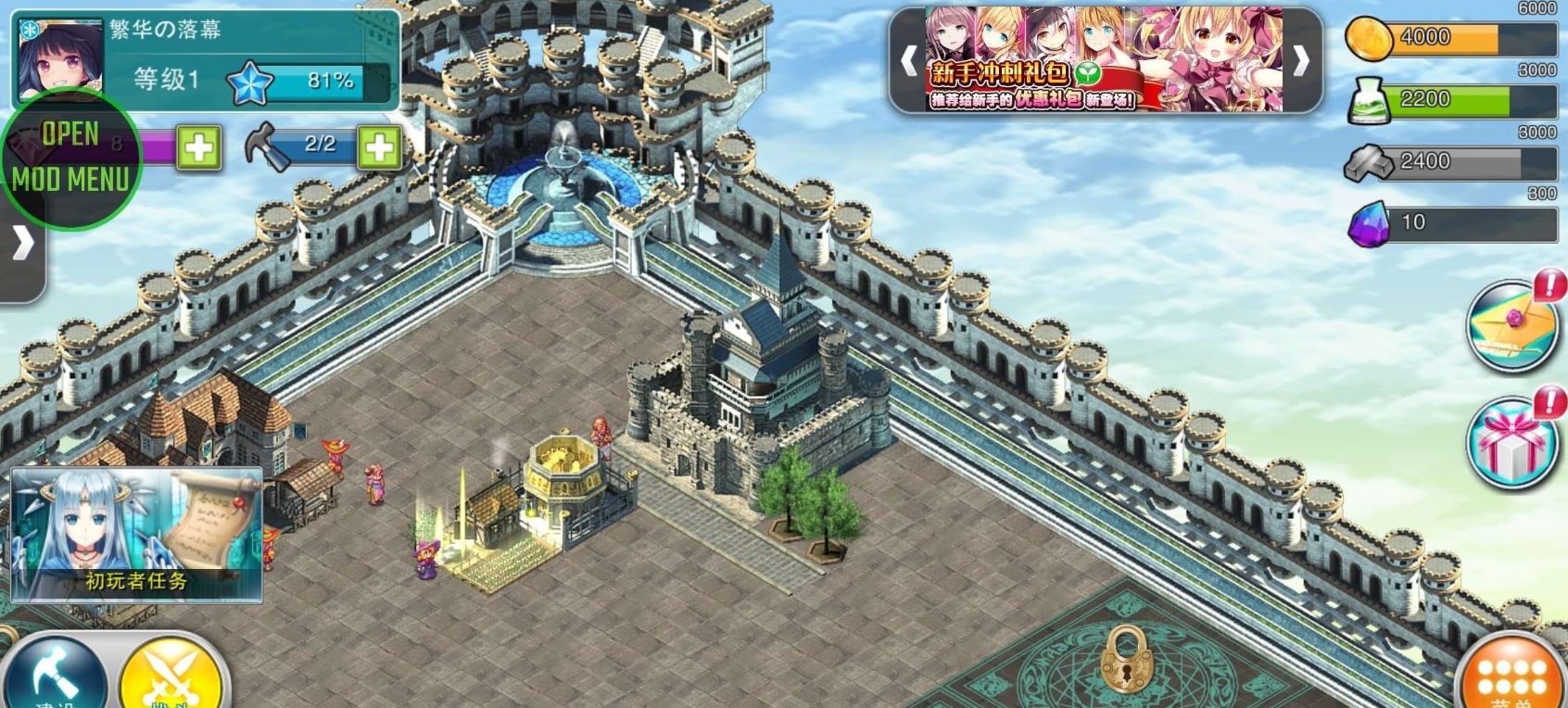The height and width of the screenshot is (708, 1568).
Task: Open the 初玩者任务 beginner quest panel
Action: (137, 537)
